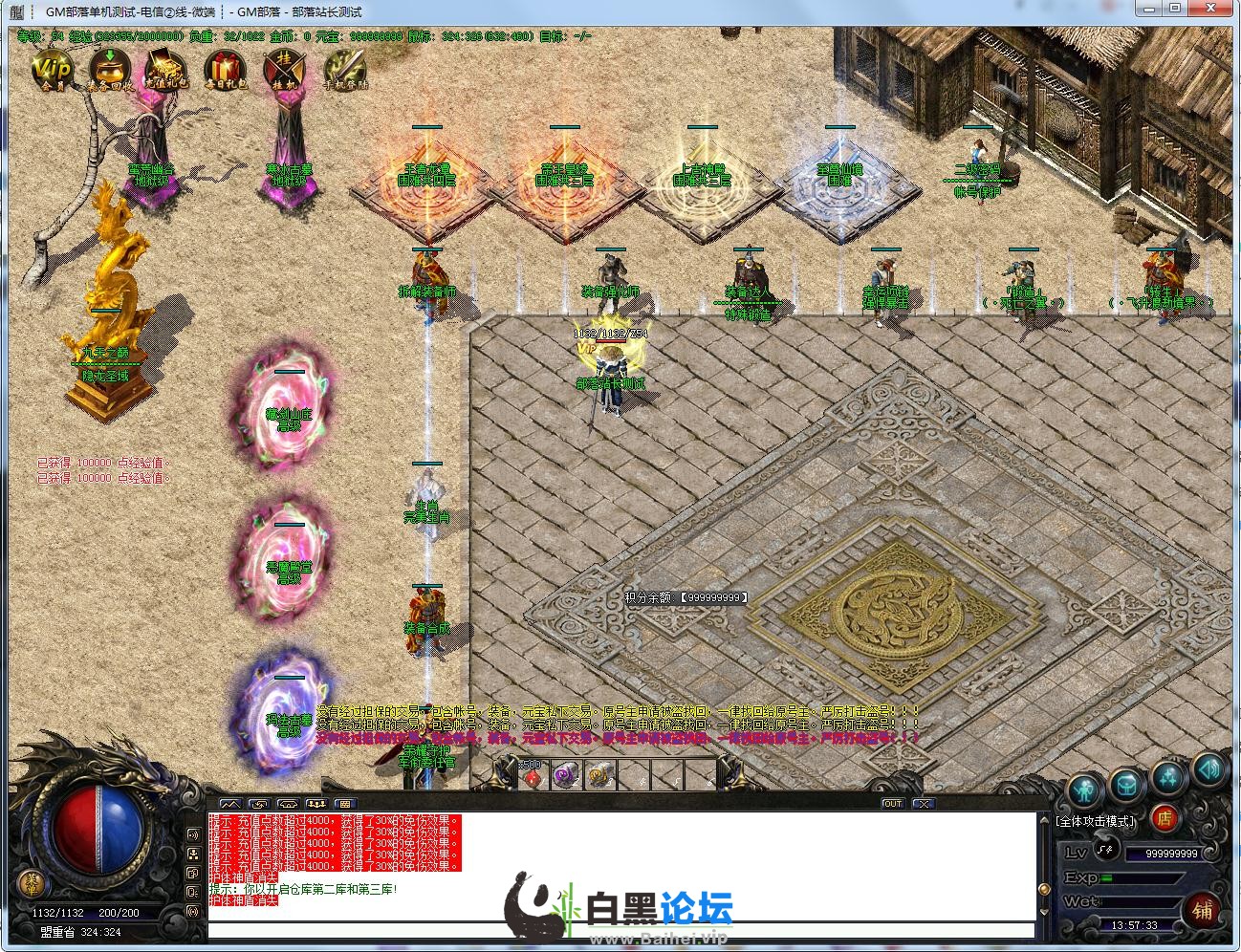Open the 手机登陆 sword icon
The width and height of the screenshot is (1241, 952).
[x=343, y=69]
